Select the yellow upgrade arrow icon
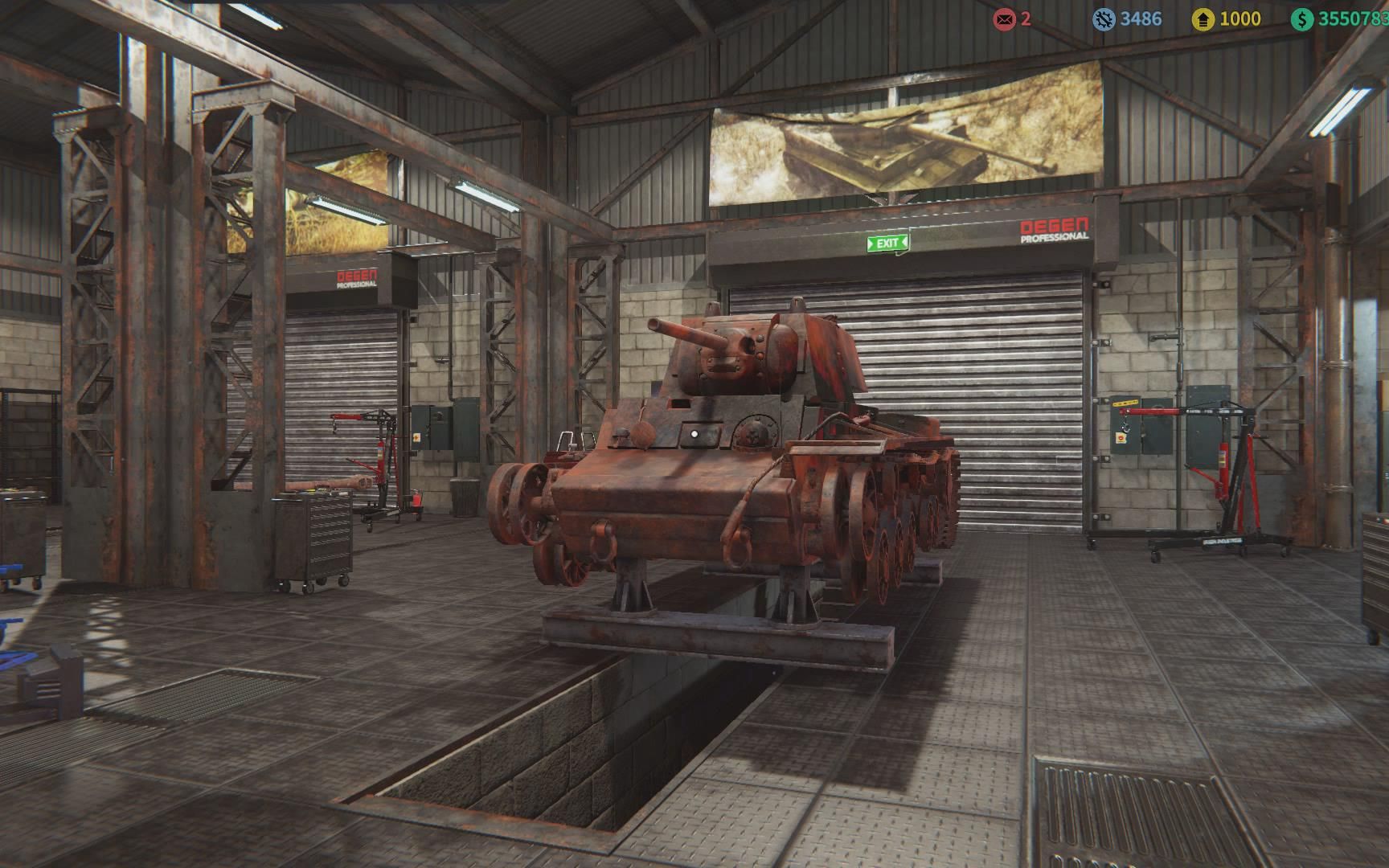Image resolution: width=1389 pixels, height=868 pixels. tap(1203, 19)
